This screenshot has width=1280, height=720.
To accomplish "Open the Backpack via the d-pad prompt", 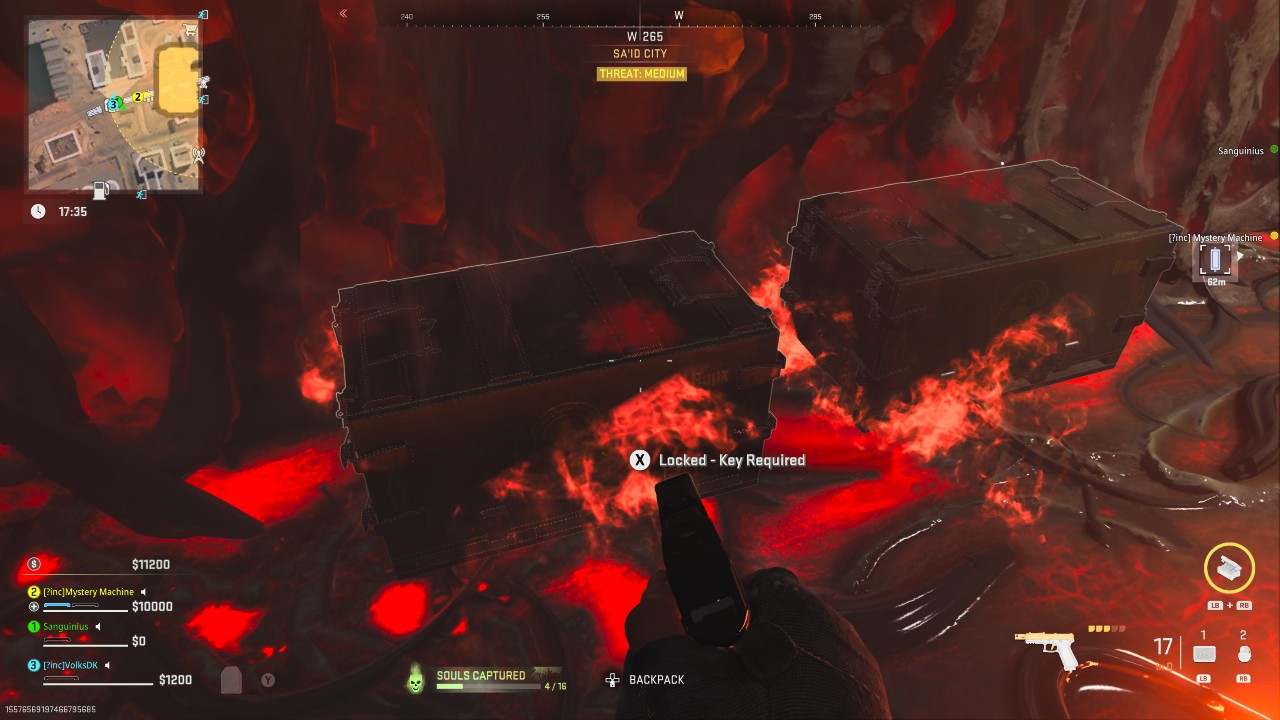I will coord(610,679).
